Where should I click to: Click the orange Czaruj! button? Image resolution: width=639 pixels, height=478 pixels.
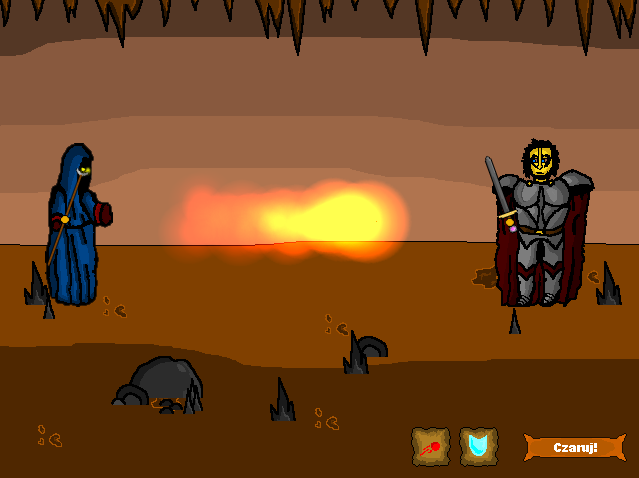tap(575, 447)
